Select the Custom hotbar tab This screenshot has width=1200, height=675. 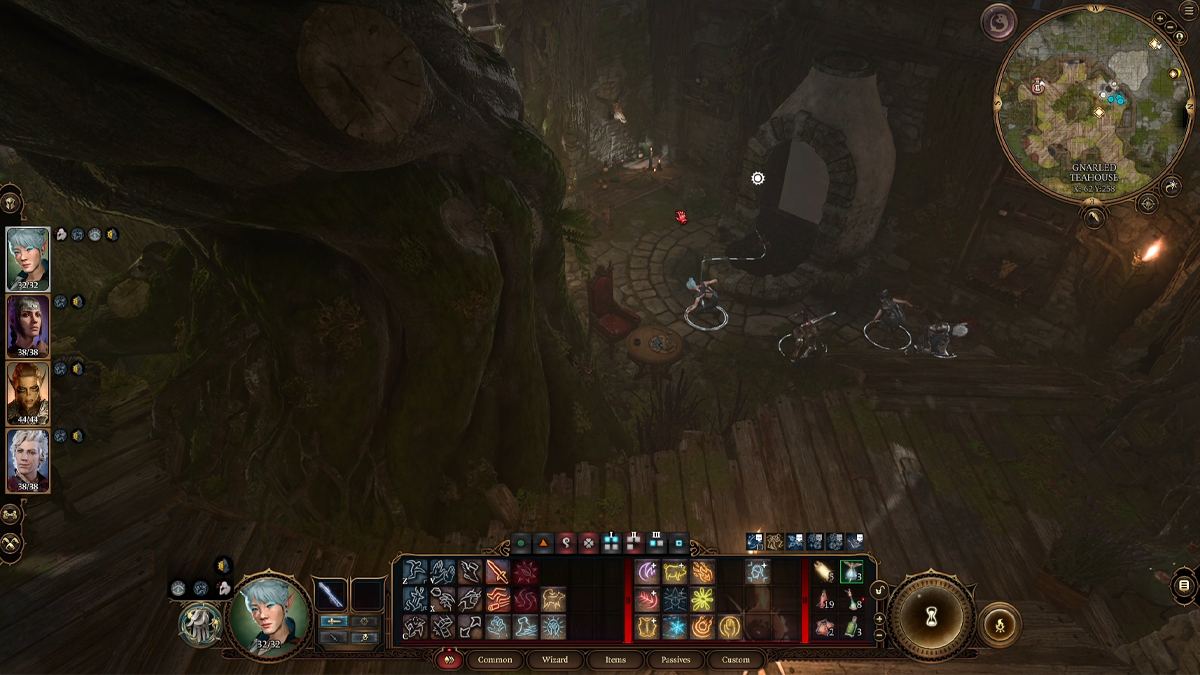pyautogui.click(x=735, y=660)
